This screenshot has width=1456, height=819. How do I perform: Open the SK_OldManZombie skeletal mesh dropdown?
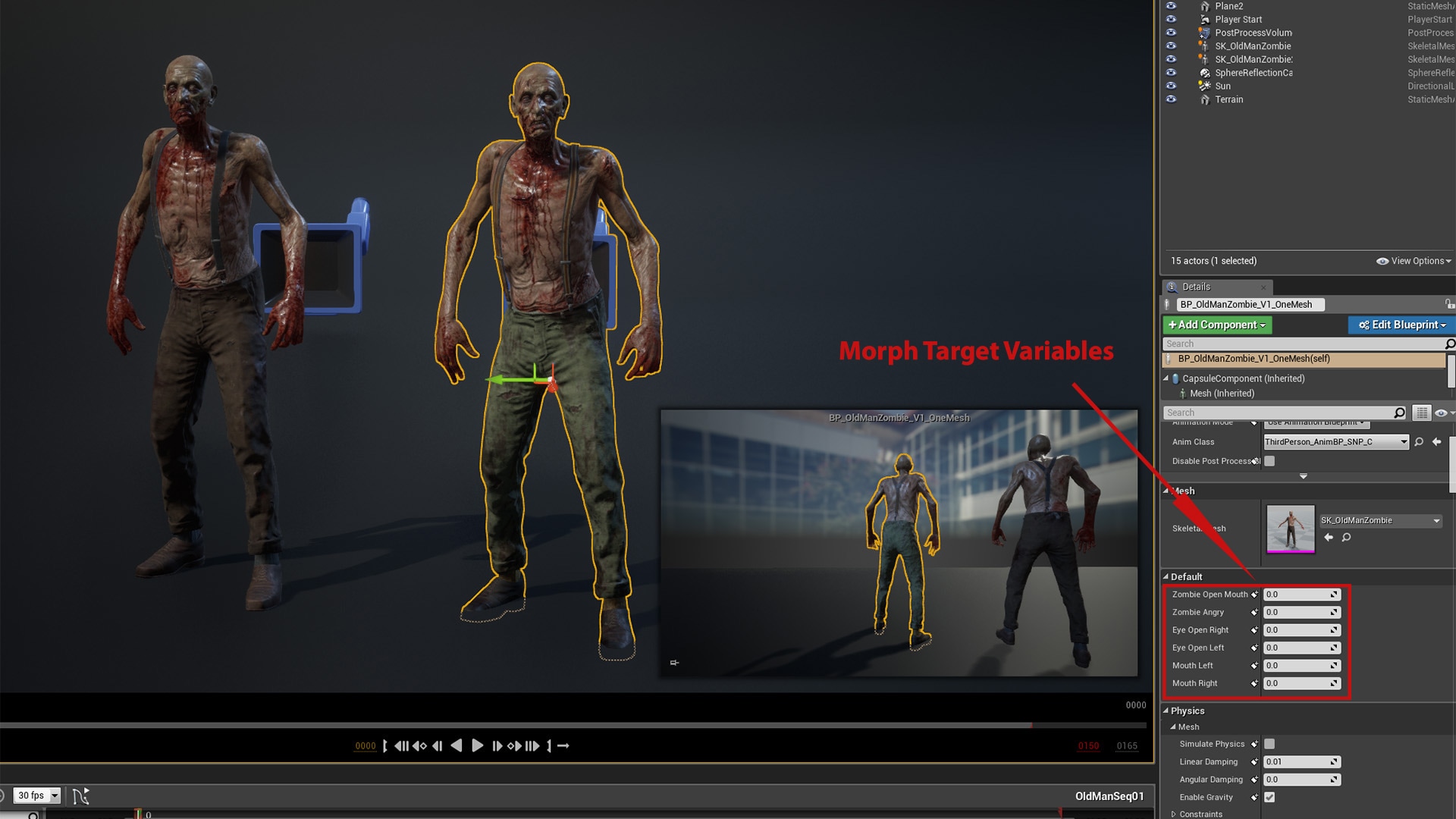coord(1436,520)
